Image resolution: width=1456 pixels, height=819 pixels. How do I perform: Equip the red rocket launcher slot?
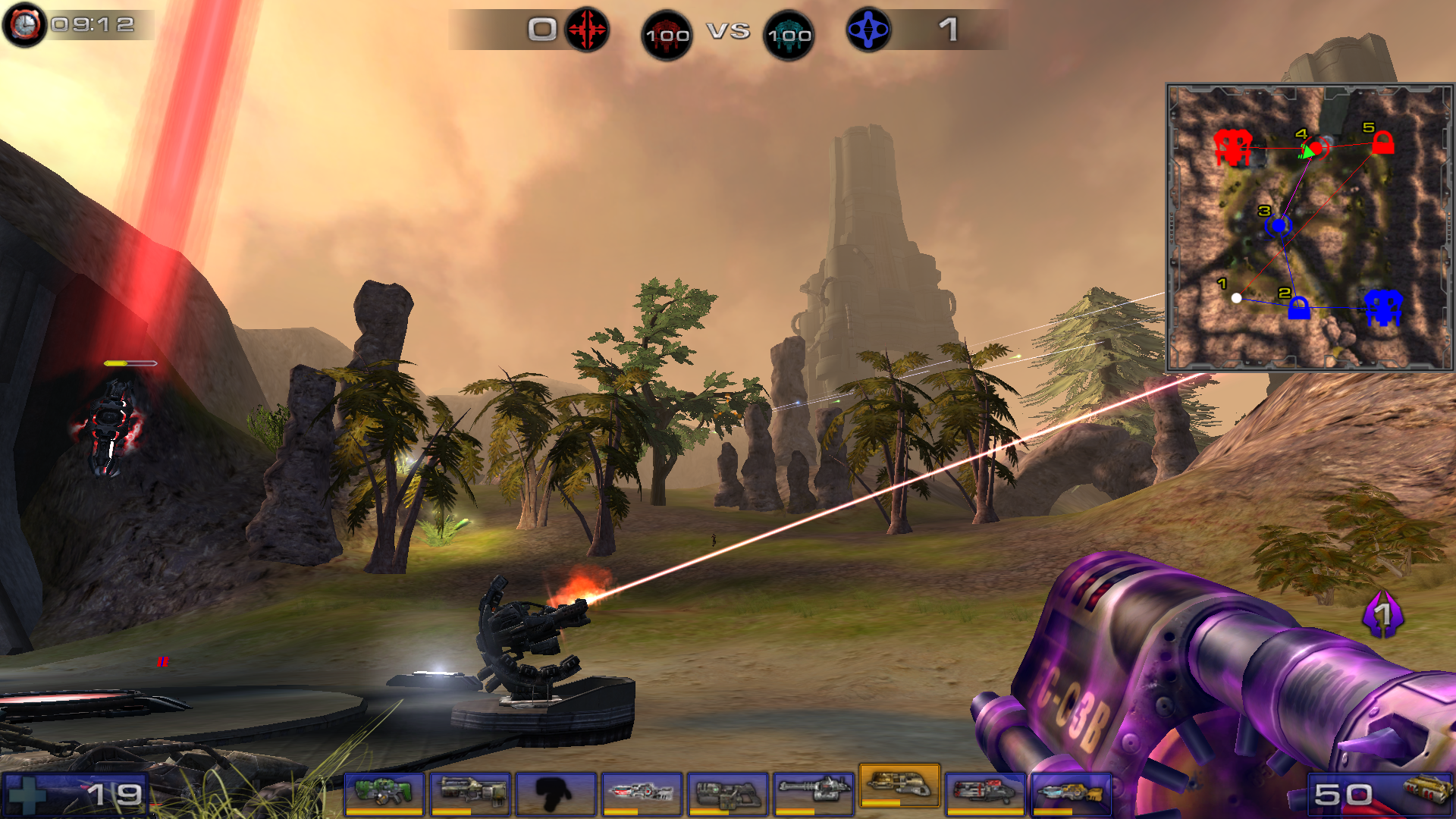[984, 792]
